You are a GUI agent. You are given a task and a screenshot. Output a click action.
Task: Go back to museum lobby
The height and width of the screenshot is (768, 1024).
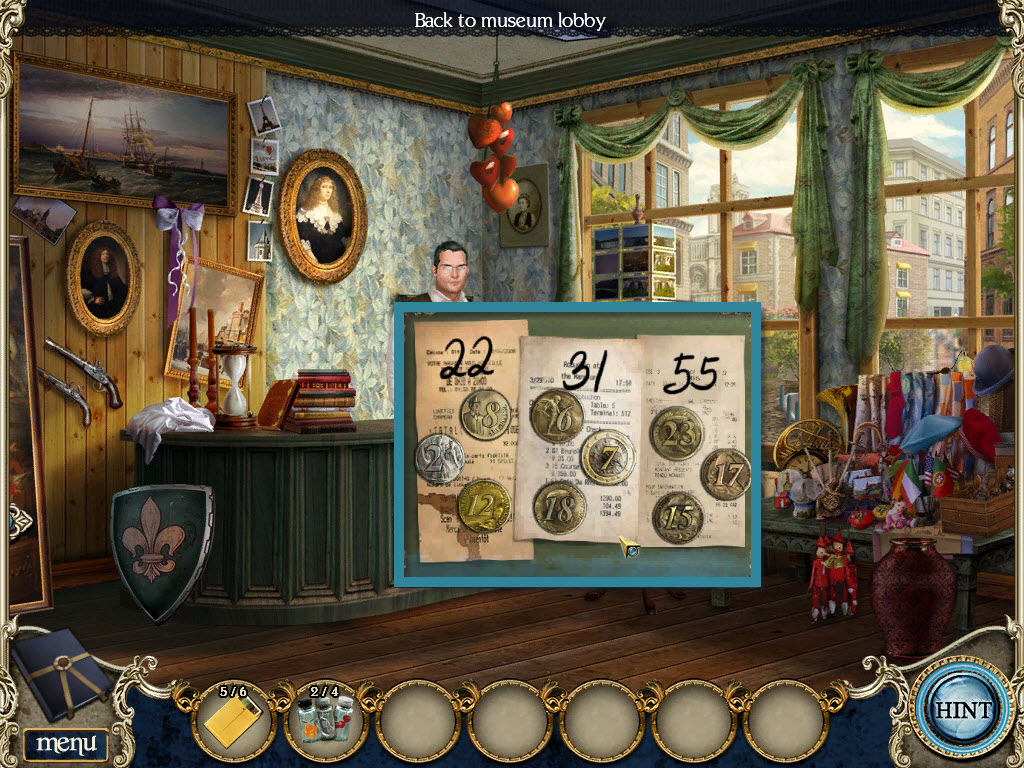[x=510, y=20]
